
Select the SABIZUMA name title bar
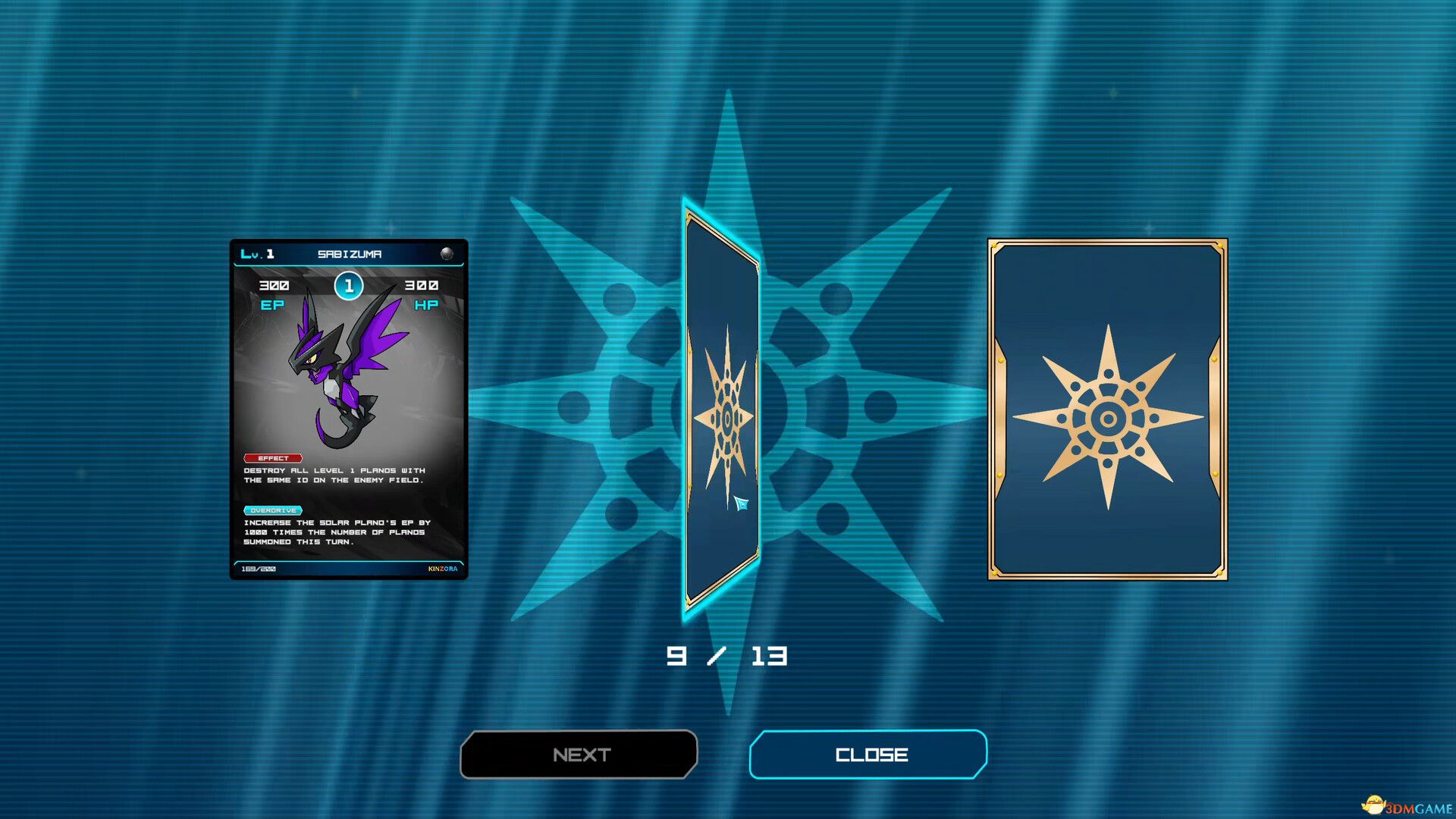[x=349, y=254]
